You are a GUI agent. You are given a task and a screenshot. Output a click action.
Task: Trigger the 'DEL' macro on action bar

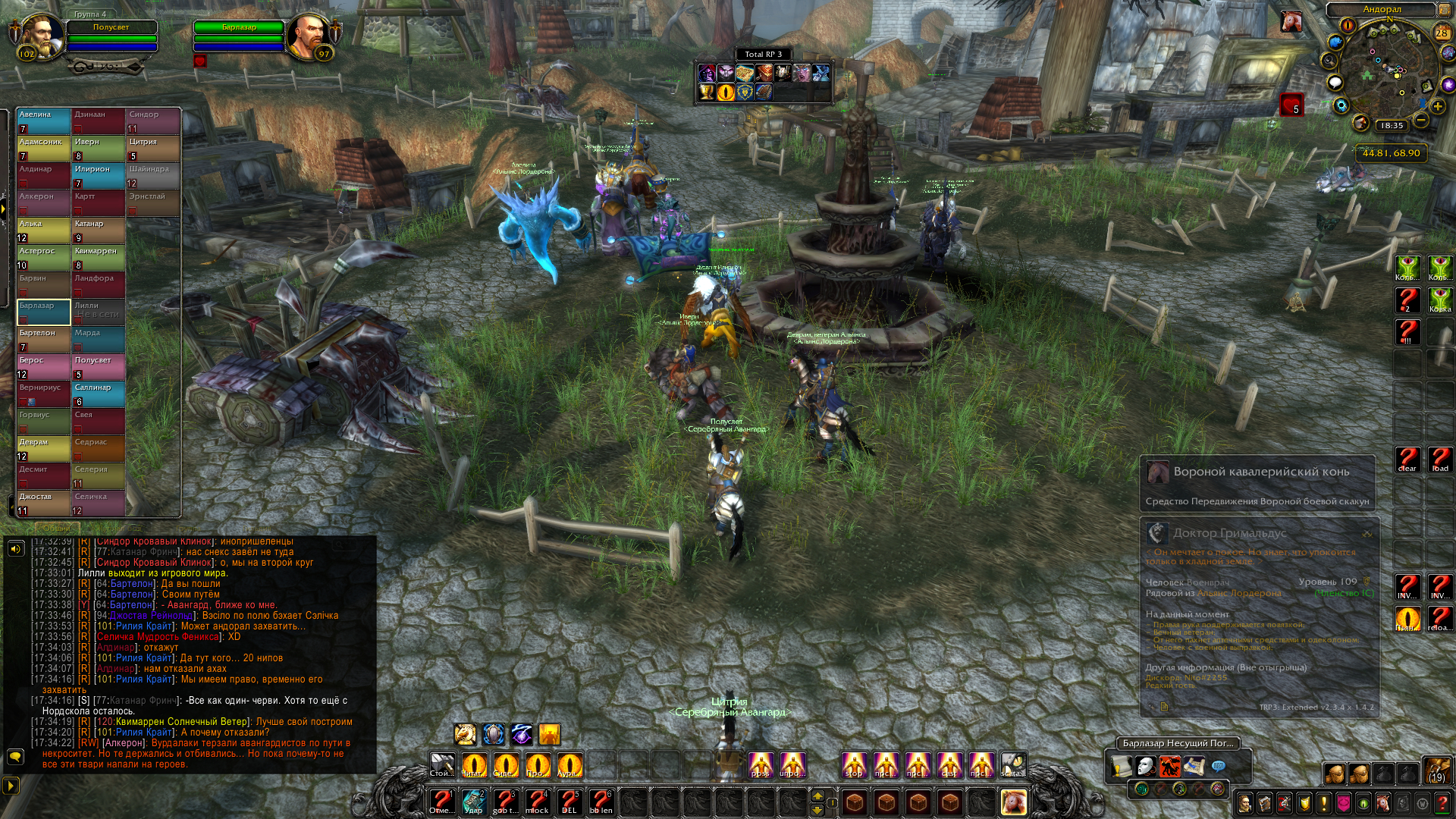coord(569,801)
